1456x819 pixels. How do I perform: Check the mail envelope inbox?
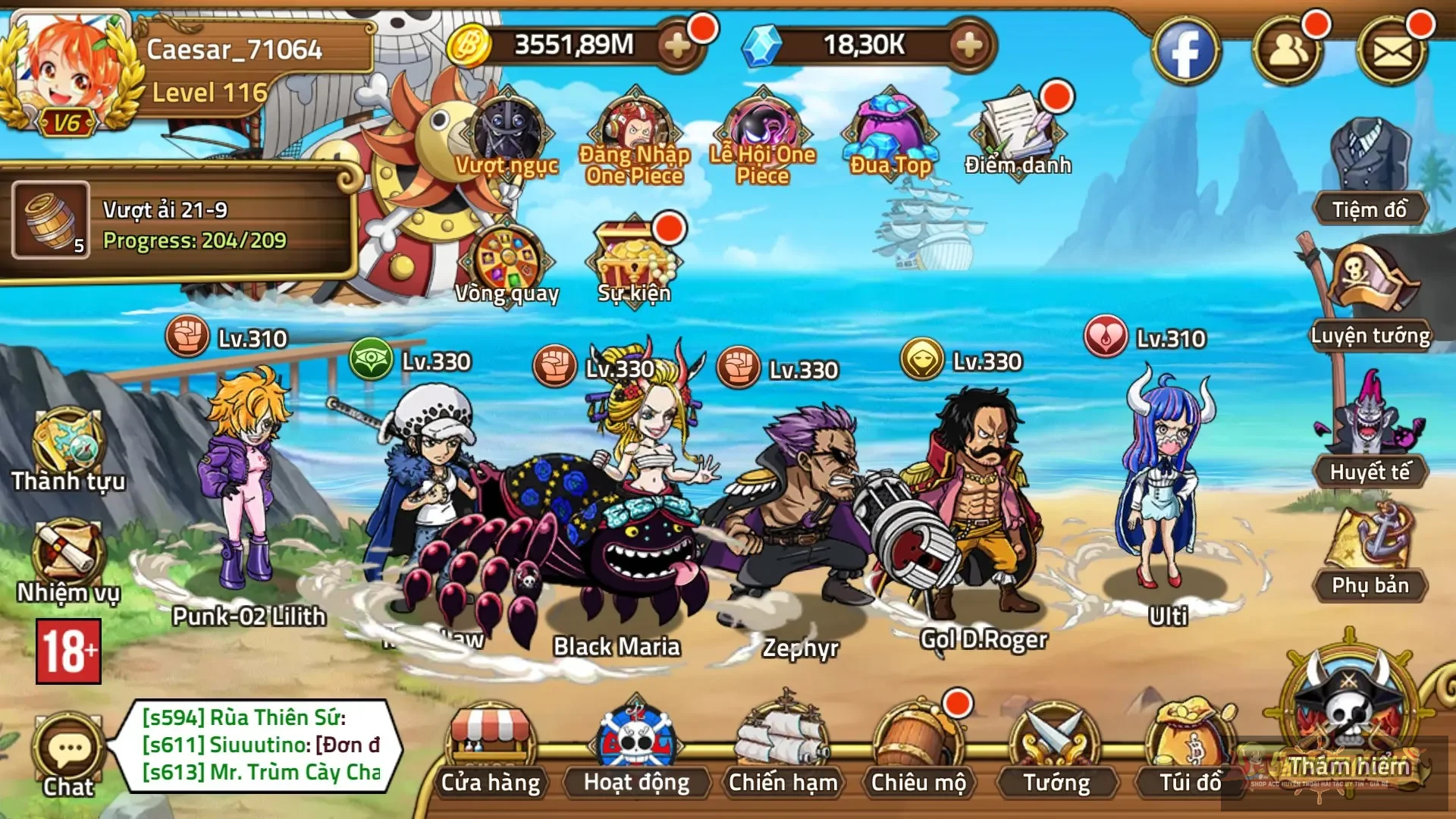1392,52
